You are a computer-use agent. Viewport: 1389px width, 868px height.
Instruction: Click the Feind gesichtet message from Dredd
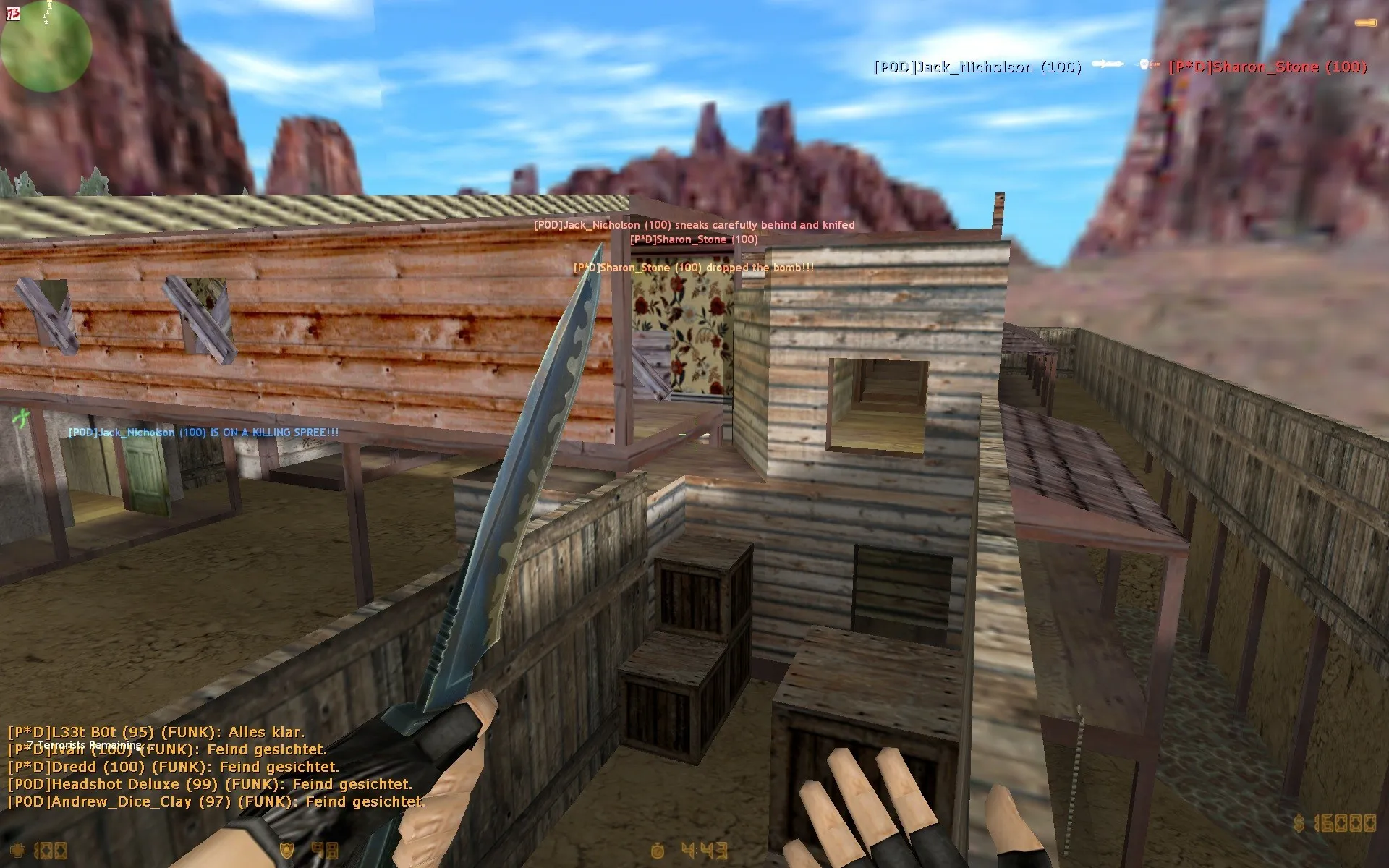pyautogui.click(x=174, y=766)
